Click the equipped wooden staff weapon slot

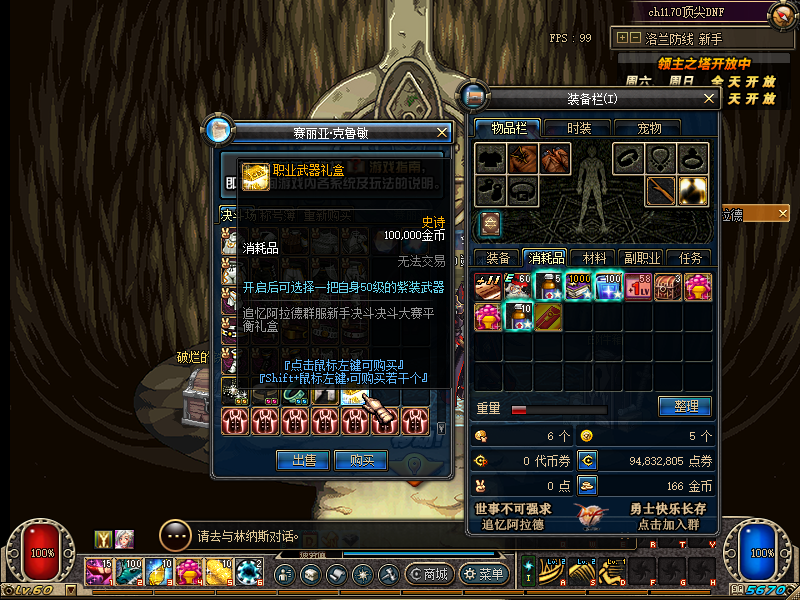[661, 188]
